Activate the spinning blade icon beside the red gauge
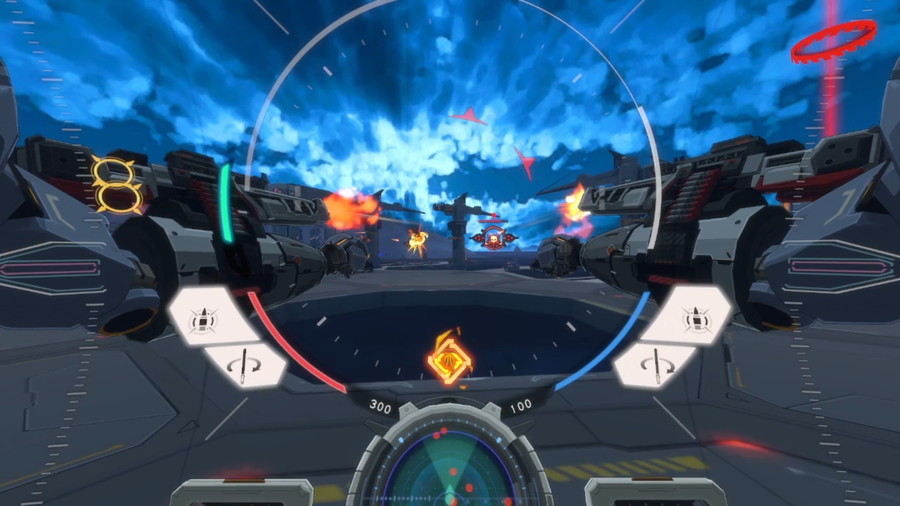The height and width of the screenshot is (506, 900). 243,365
